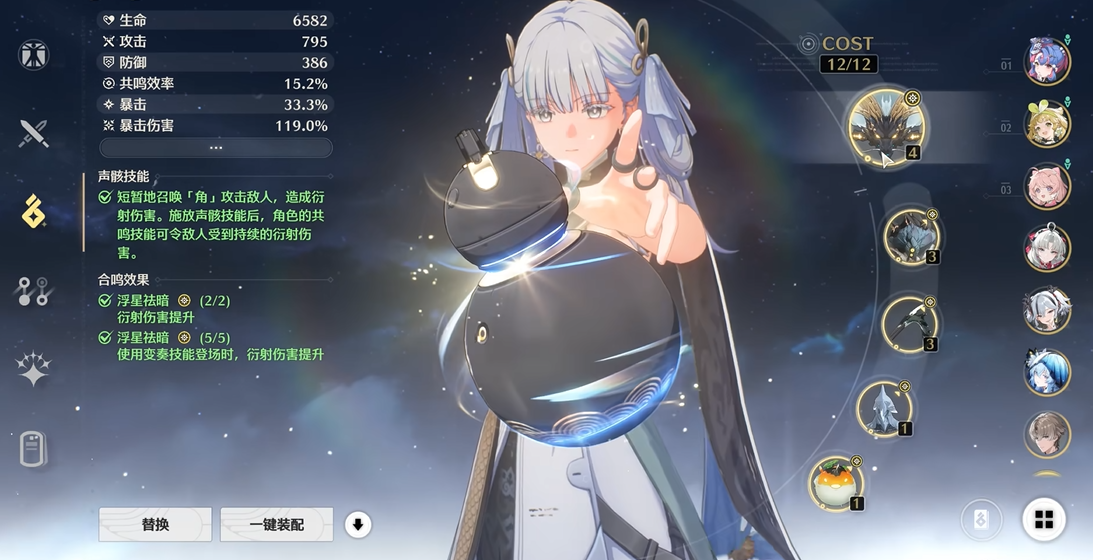Click the round echo icon beside grid button
This screenshot has height=560, width=1093.
point(981,520)
